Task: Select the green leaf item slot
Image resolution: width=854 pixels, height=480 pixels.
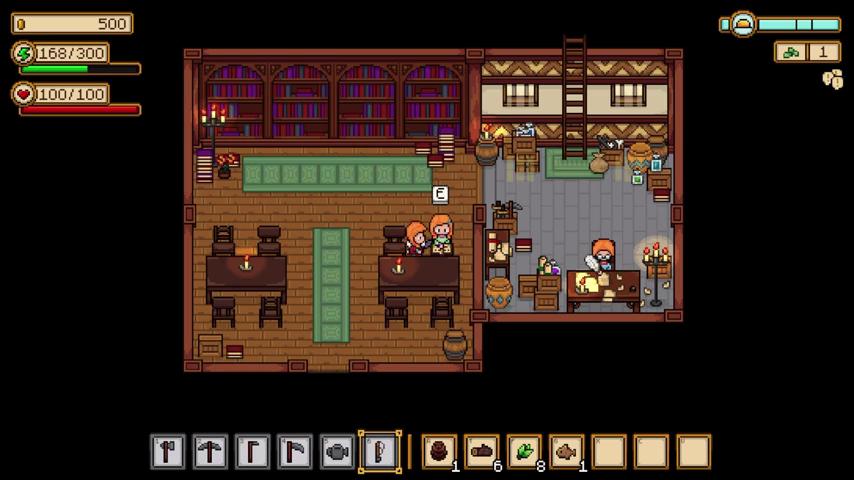Action: click(524, 452)
